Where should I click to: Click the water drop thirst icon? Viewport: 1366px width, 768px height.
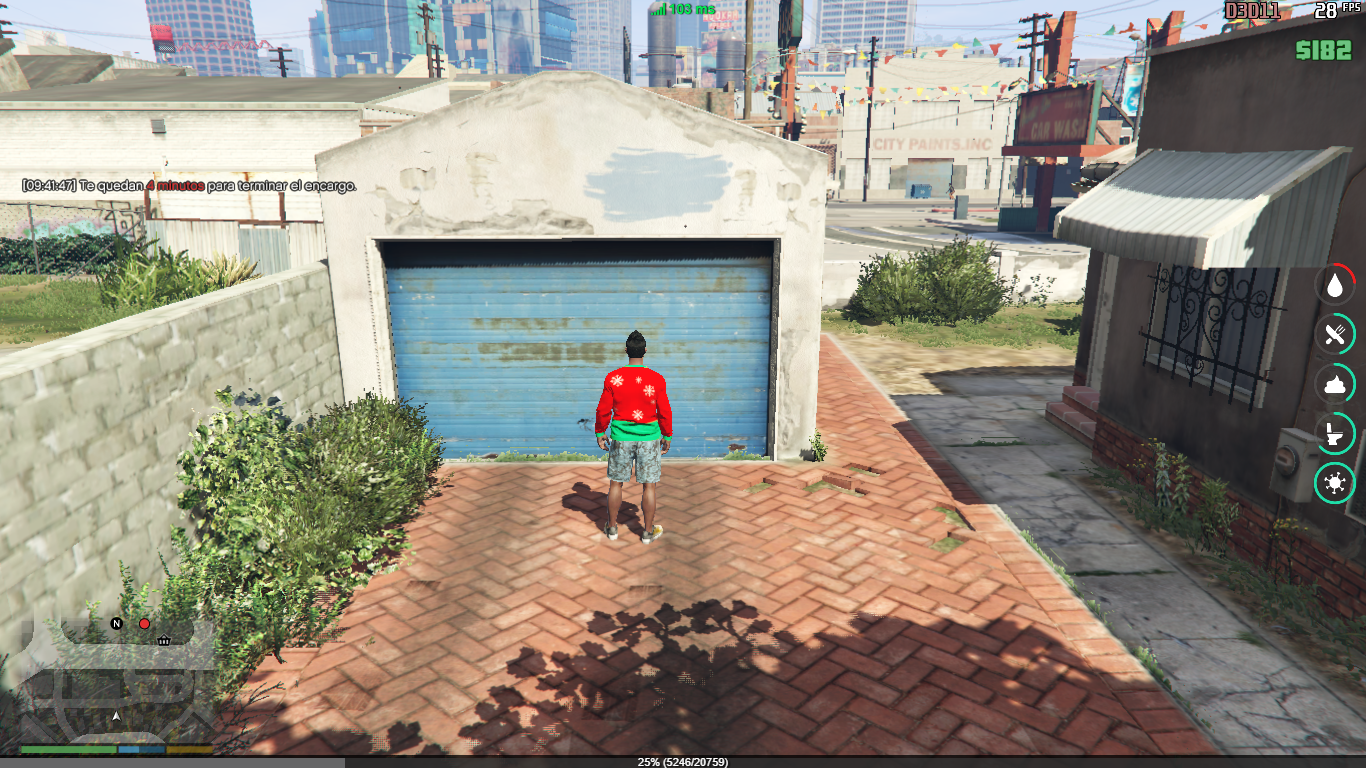pos(1334,285)
